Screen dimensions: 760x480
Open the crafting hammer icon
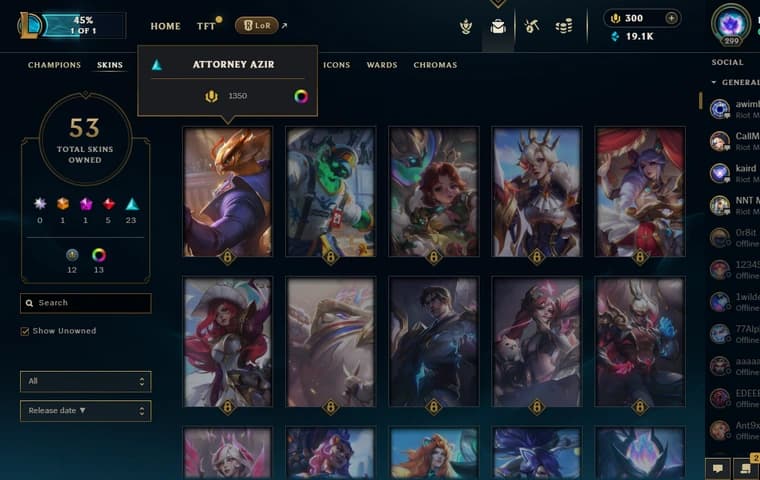coord(532,26)
